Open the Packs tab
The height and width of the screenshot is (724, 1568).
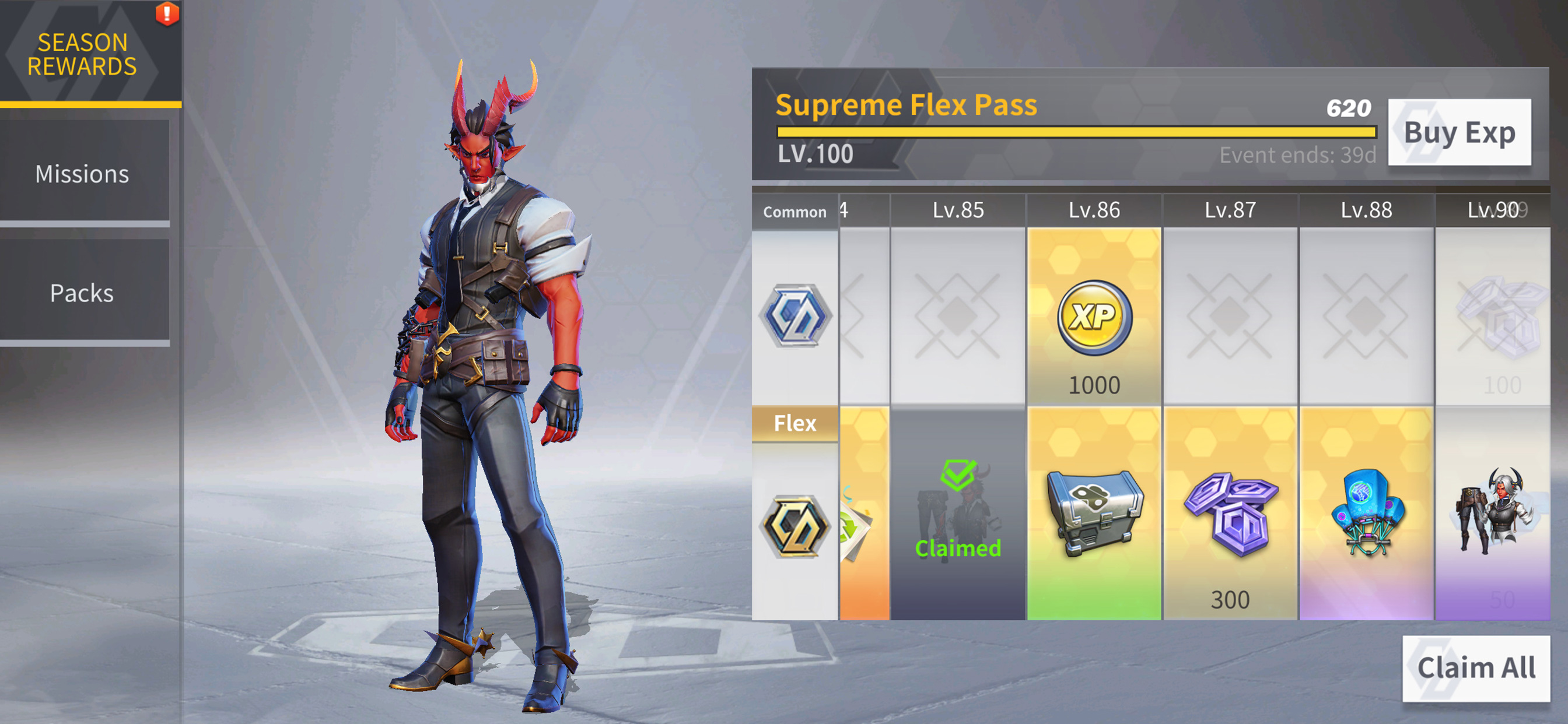tap(83, 293)
